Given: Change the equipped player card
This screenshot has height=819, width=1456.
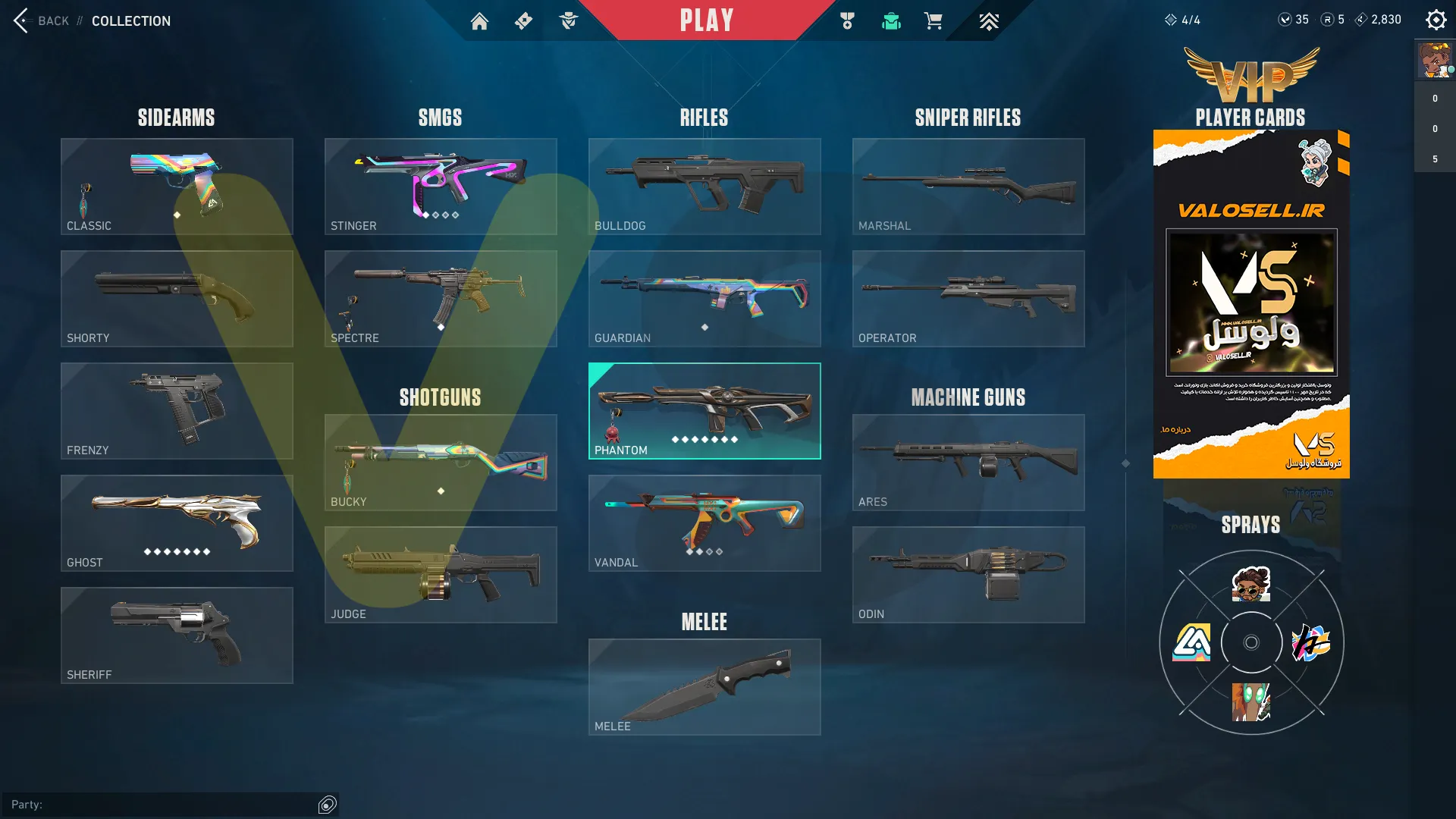Looking at the screenshot, I should pyautogui.click(x=1251, y=304).
